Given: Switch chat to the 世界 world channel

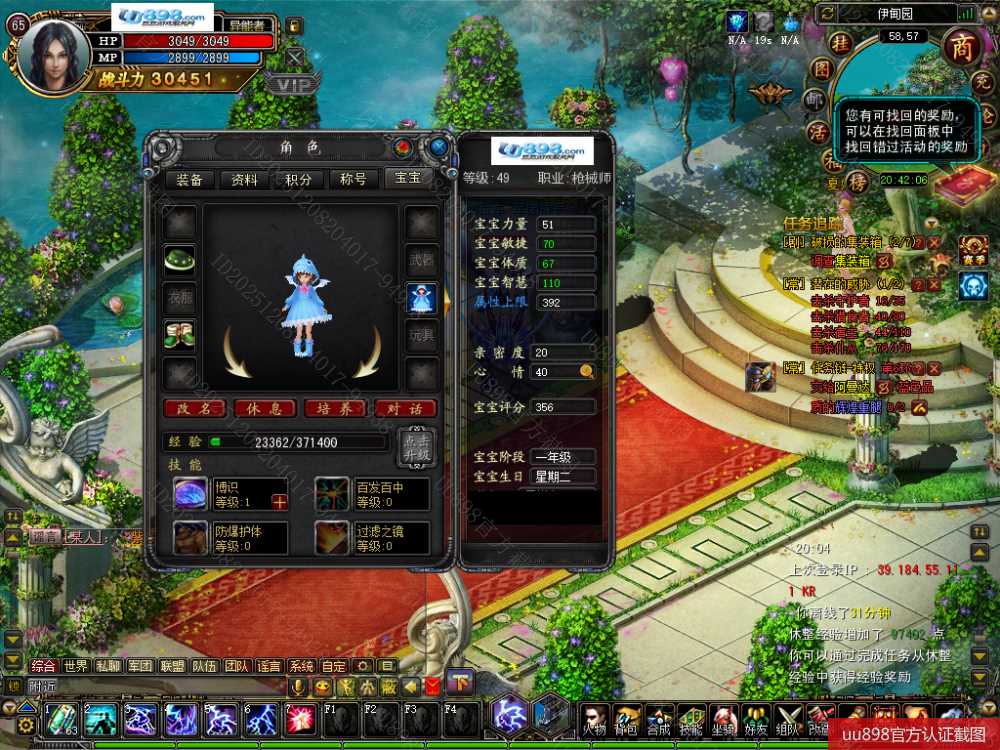Looking at the screenshot, I should [x=76, y=666].
